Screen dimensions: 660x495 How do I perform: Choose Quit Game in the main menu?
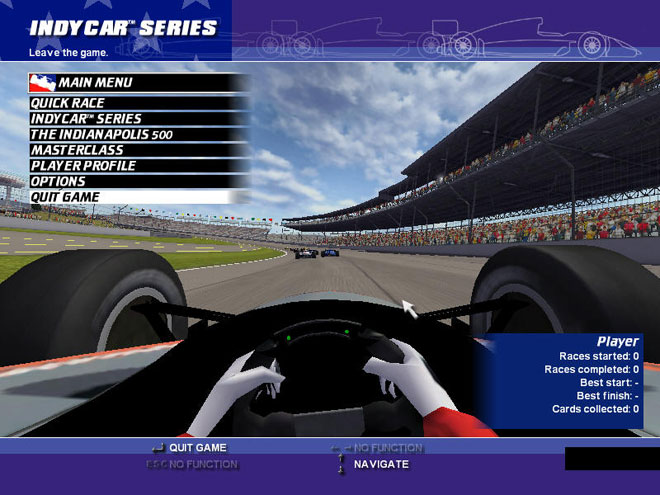(x=65, y=197)
